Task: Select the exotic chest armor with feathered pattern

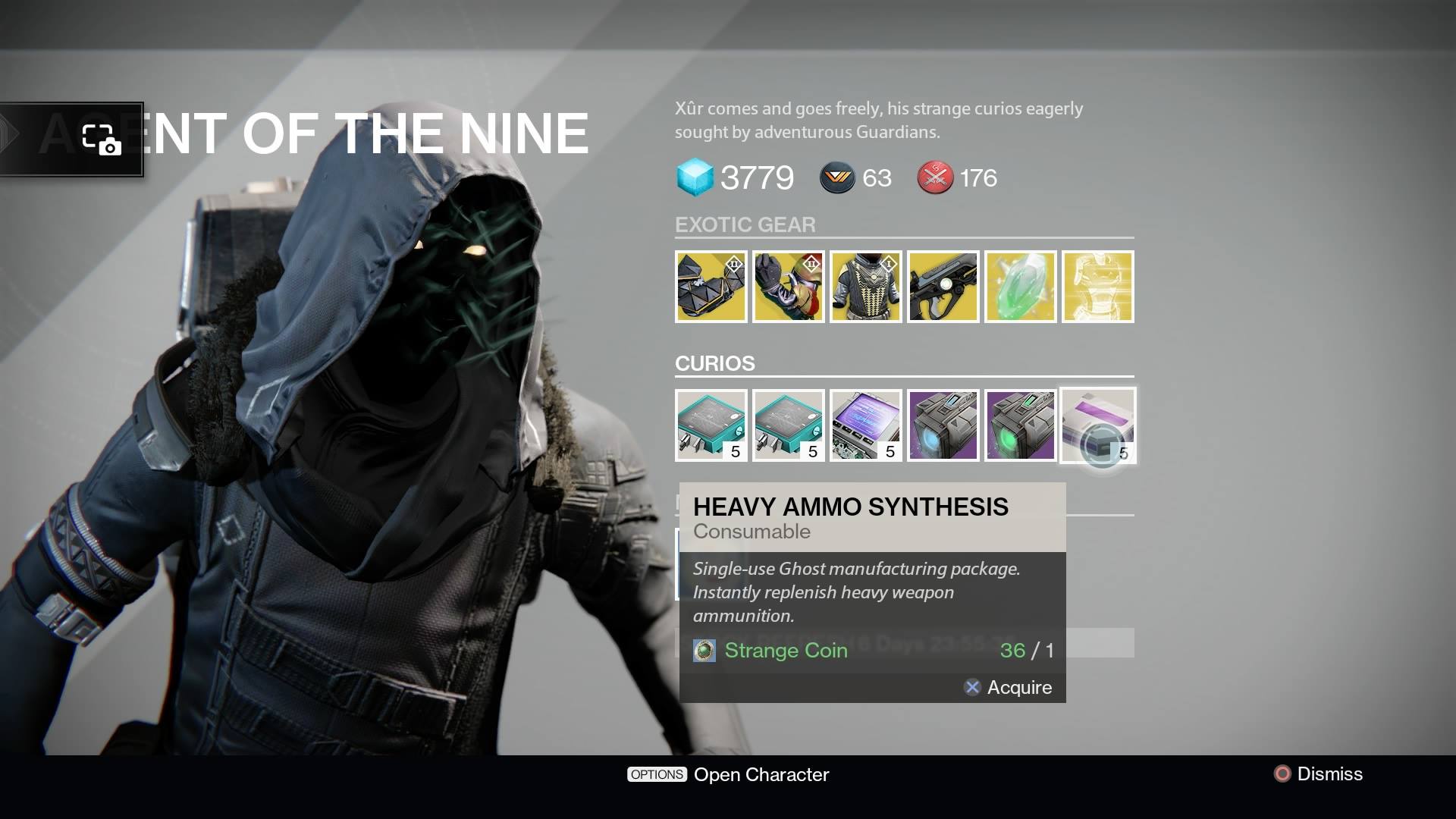Action: click(866, 287)
